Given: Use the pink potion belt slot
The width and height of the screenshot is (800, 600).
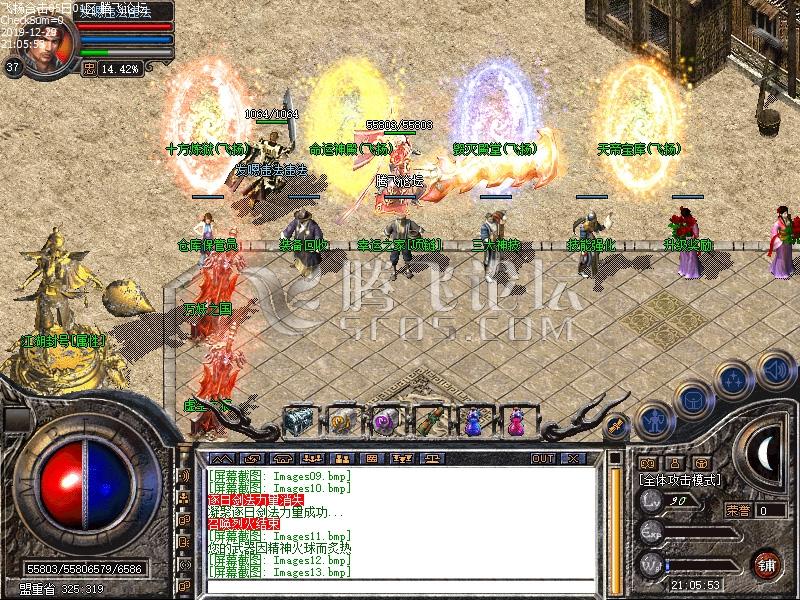Looking at the screenshot, I should pos(516,421).
